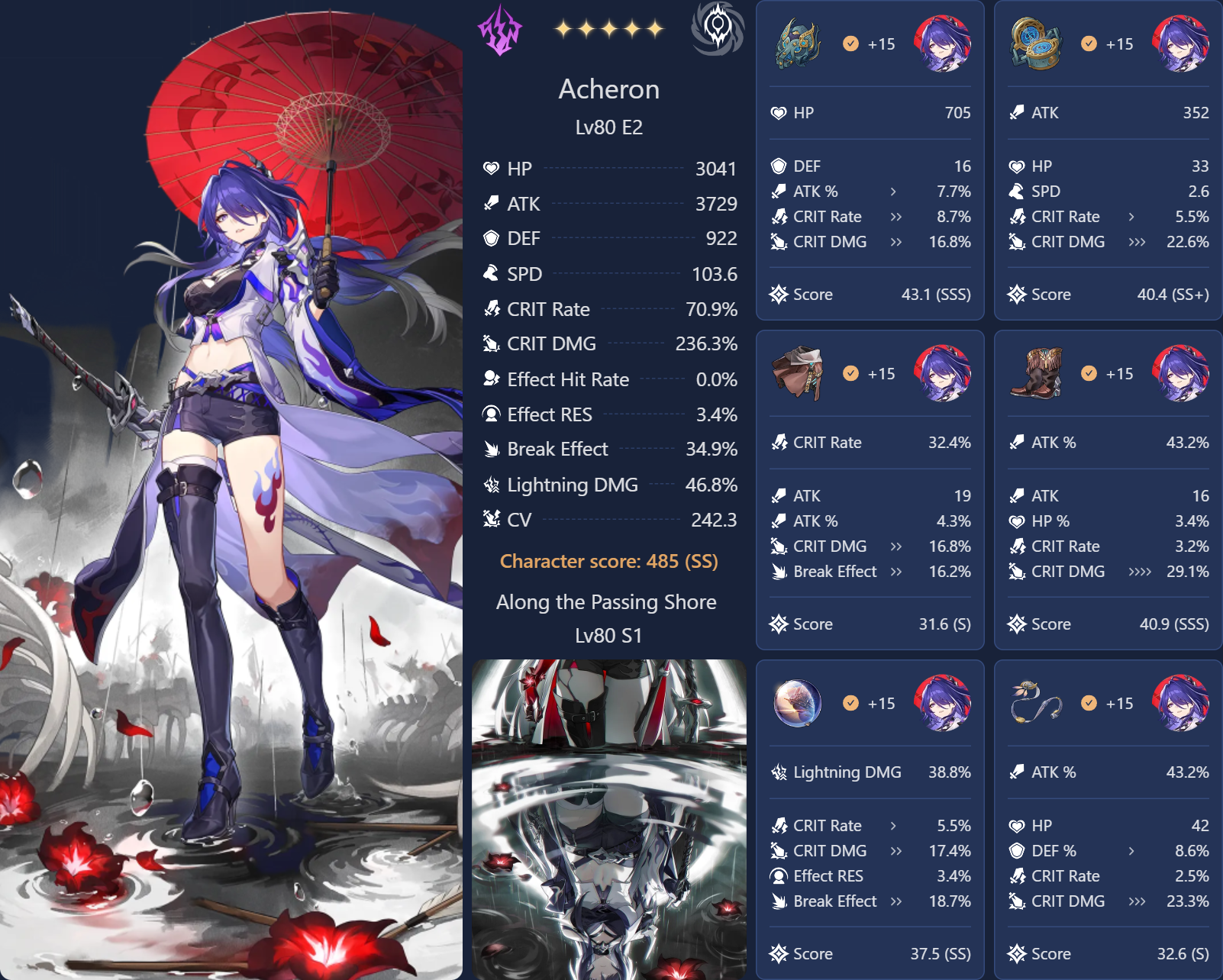This screenshot has height=980, width=1223.
Task: Click the Along the Passing Shore light cone link
Action: click(607, 602)
